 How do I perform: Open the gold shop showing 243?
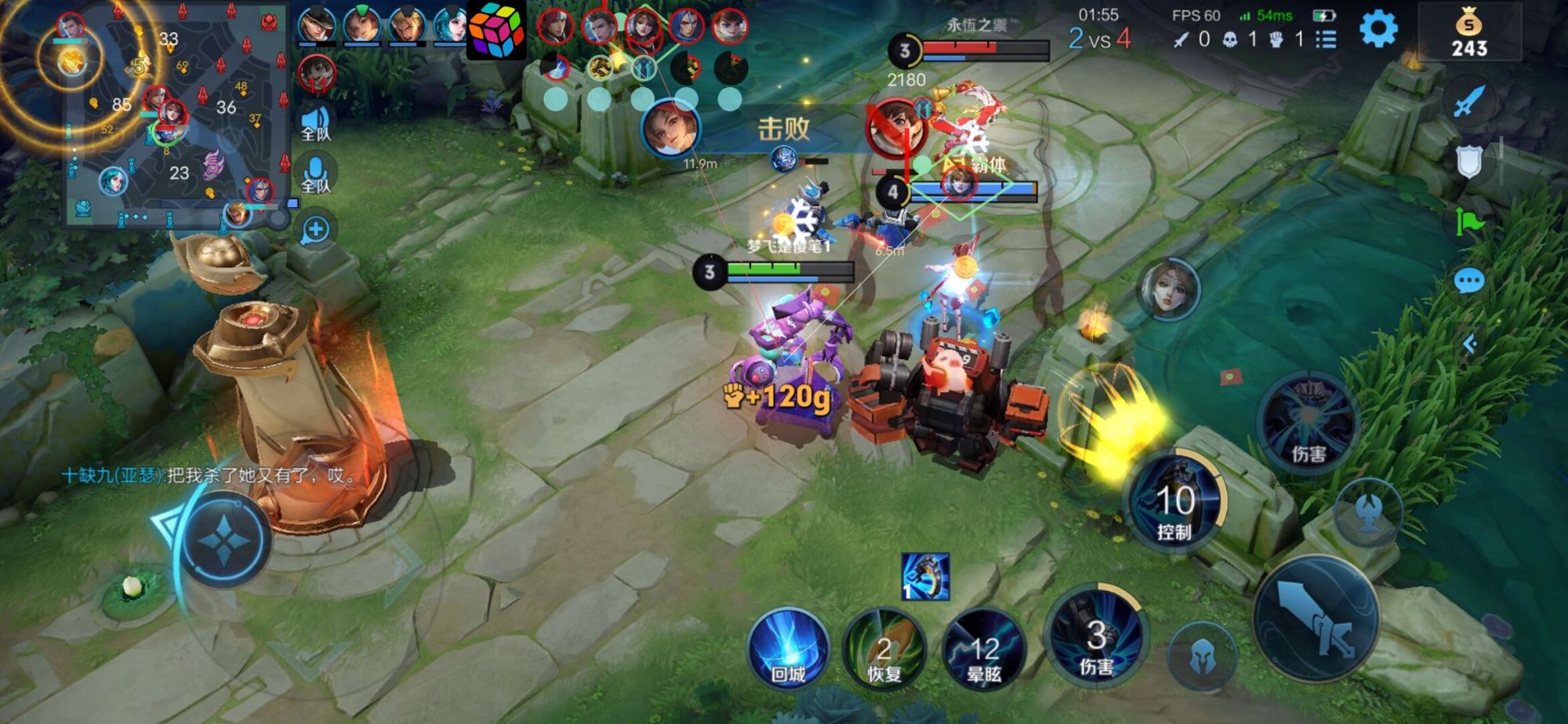click(x=1468, y=34)
